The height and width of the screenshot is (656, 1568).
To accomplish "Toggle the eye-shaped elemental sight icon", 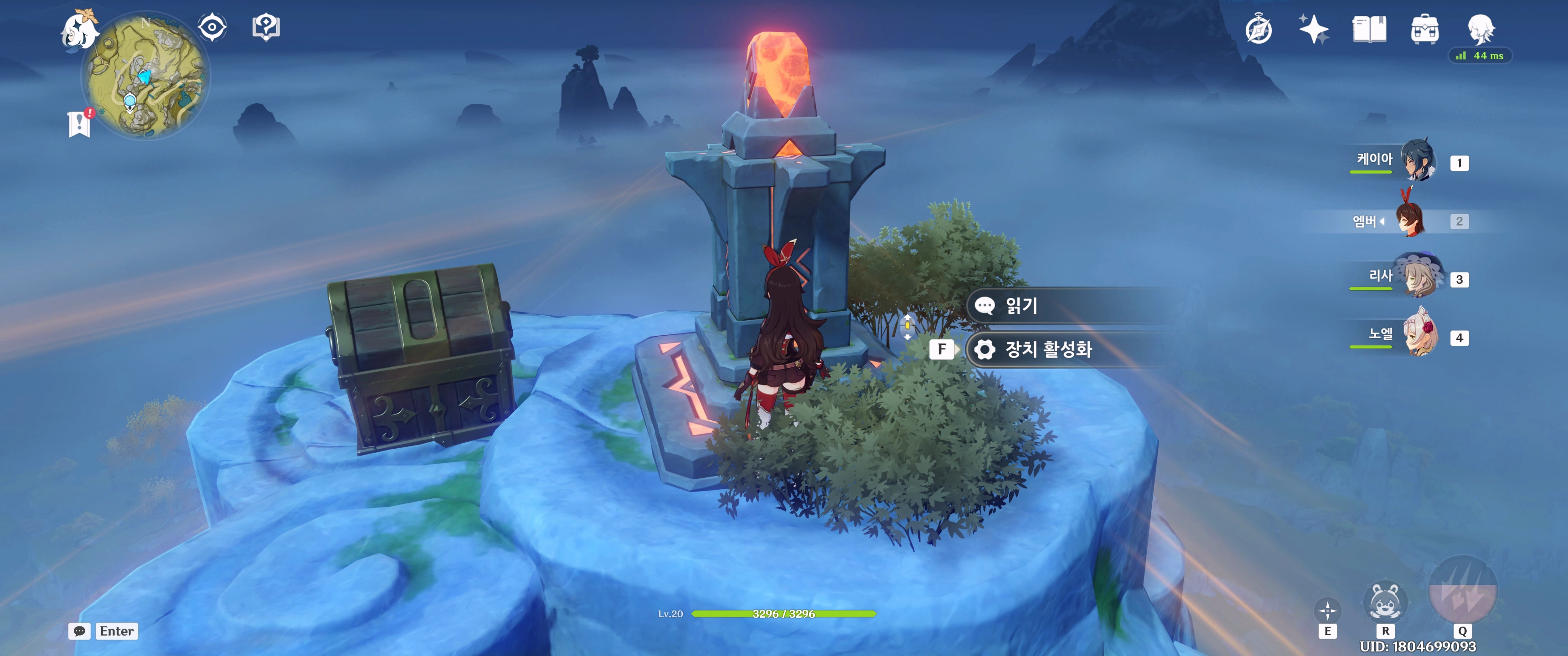I will 212,27.
